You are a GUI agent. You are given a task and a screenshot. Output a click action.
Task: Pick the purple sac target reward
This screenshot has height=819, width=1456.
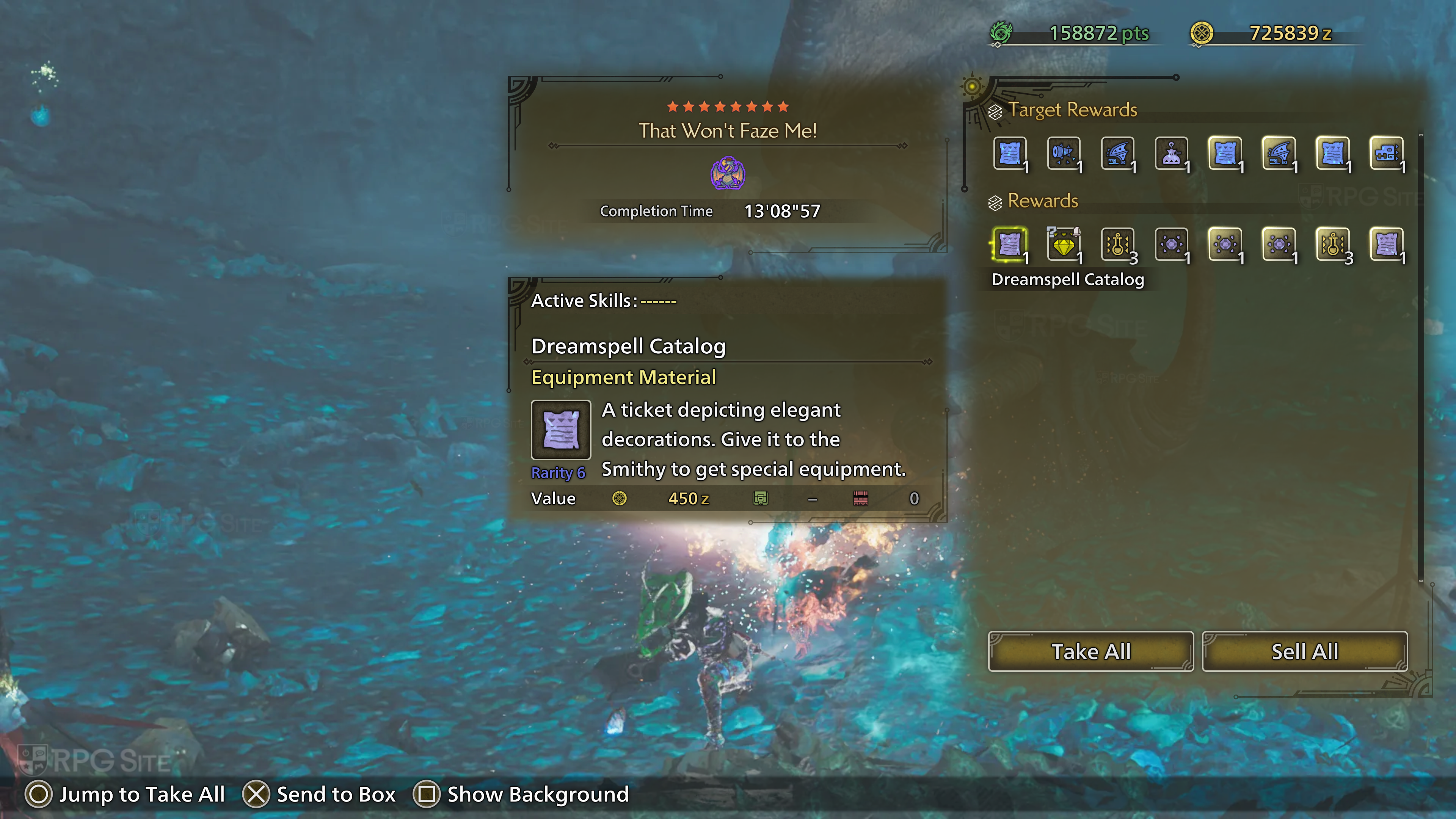pos(1171,153)
